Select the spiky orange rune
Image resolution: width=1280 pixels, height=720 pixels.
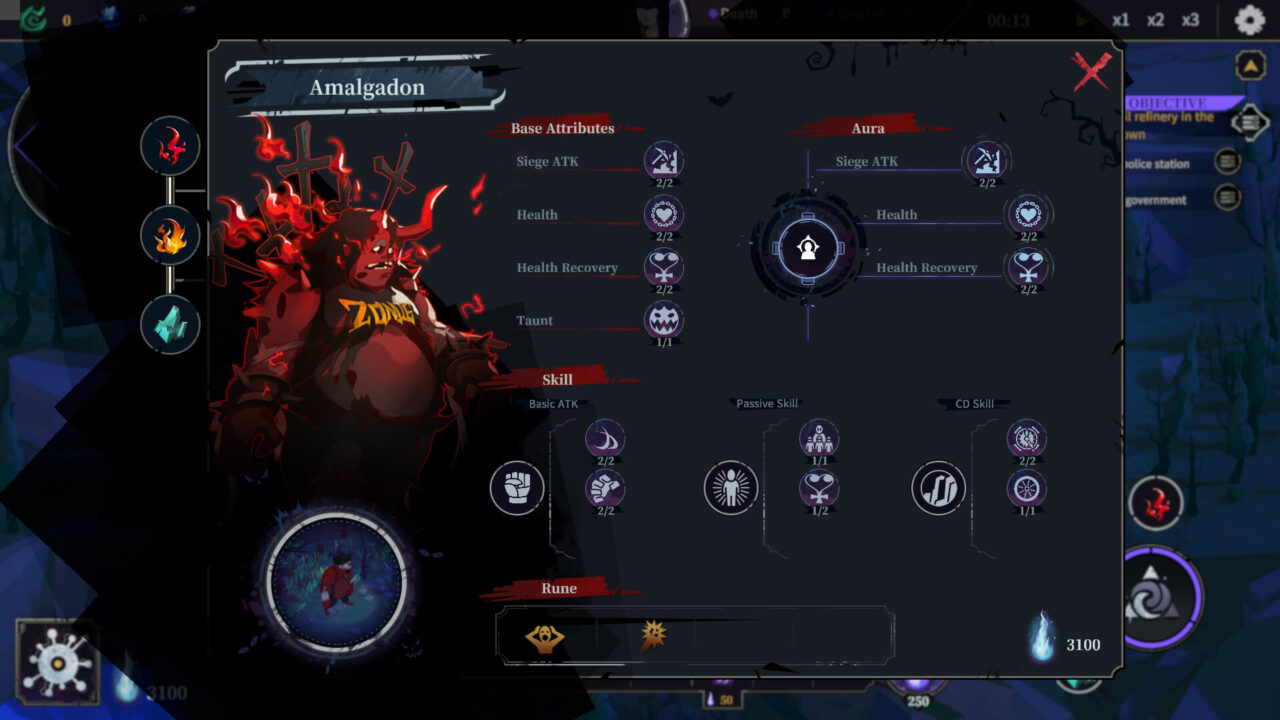tap(654, 636)
